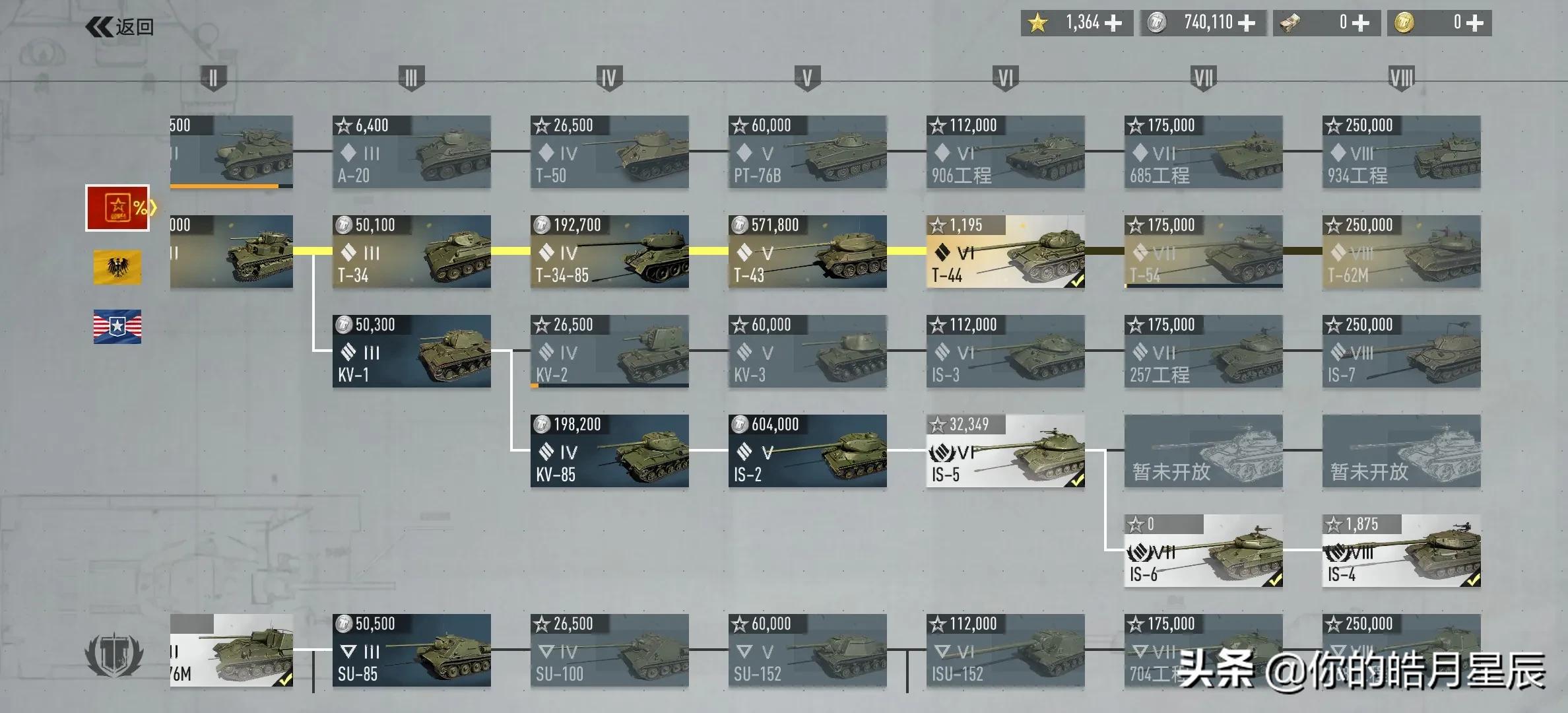Select the T-44 tank tile
1568x713 pixels.
(x=1005, y=252)
